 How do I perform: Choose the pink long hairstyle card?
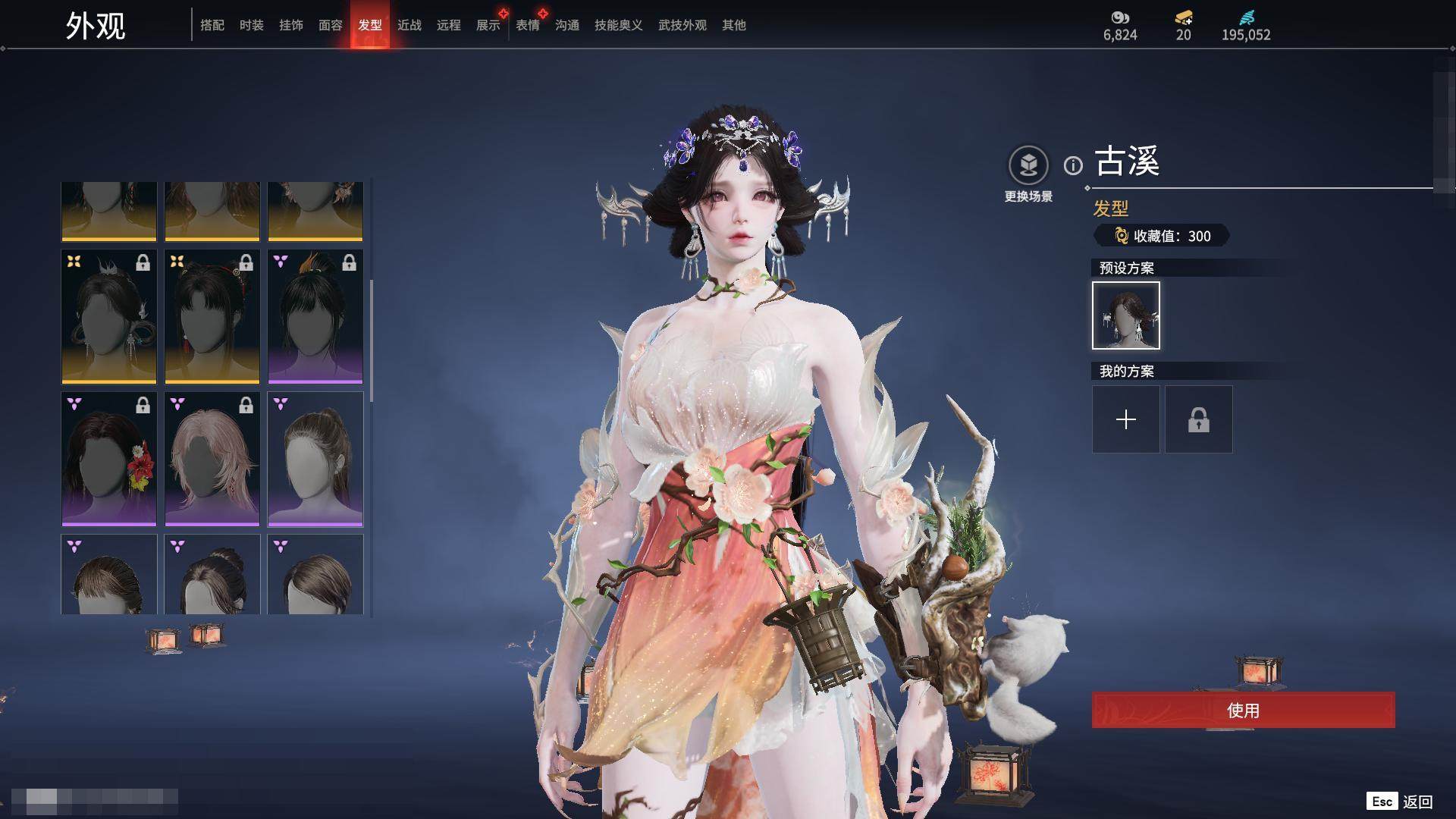tap(212, 459)
